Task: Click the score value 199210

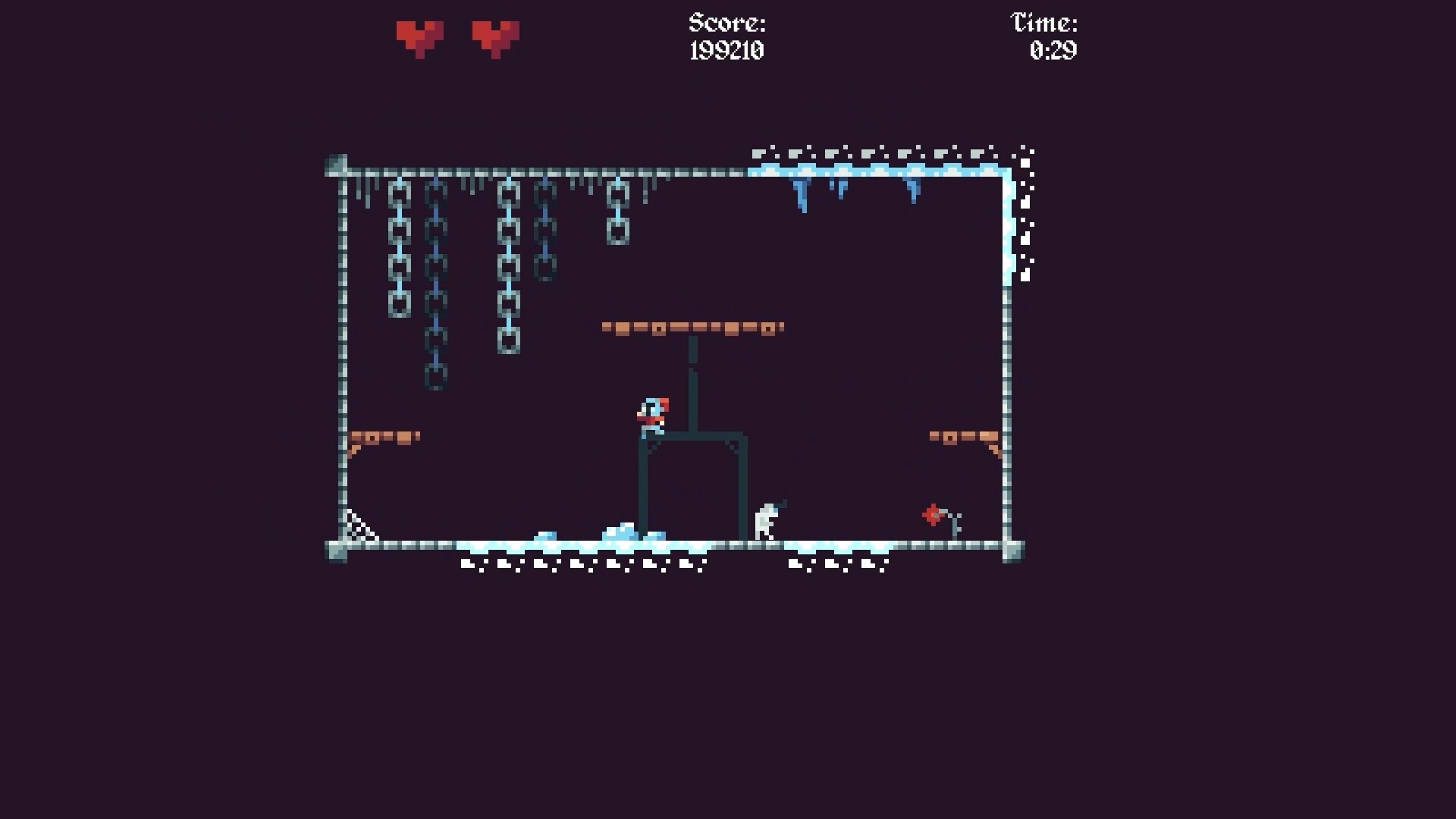Action: click(x=726, y=52)
